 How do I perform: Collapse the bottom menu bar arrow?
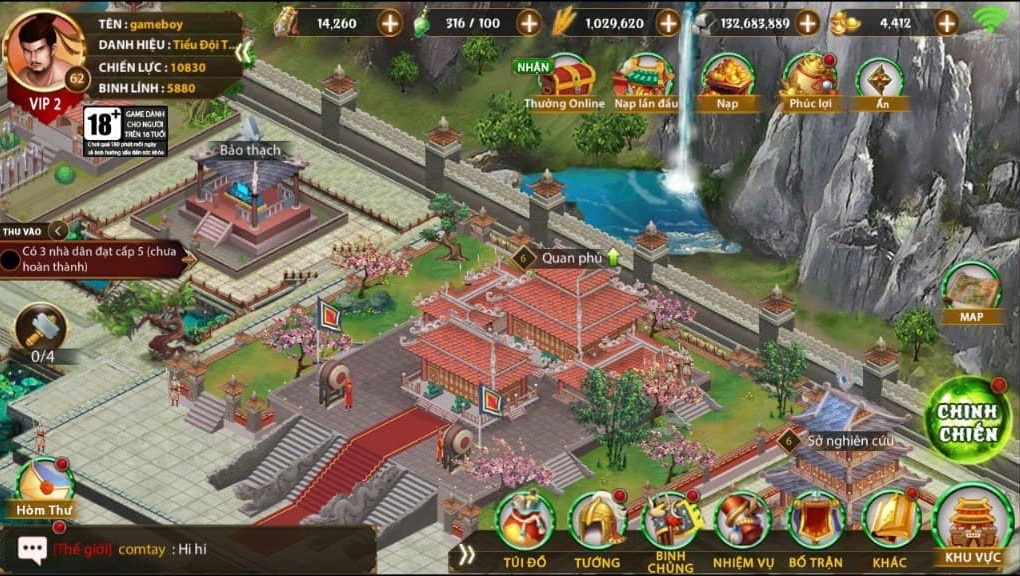467,553
